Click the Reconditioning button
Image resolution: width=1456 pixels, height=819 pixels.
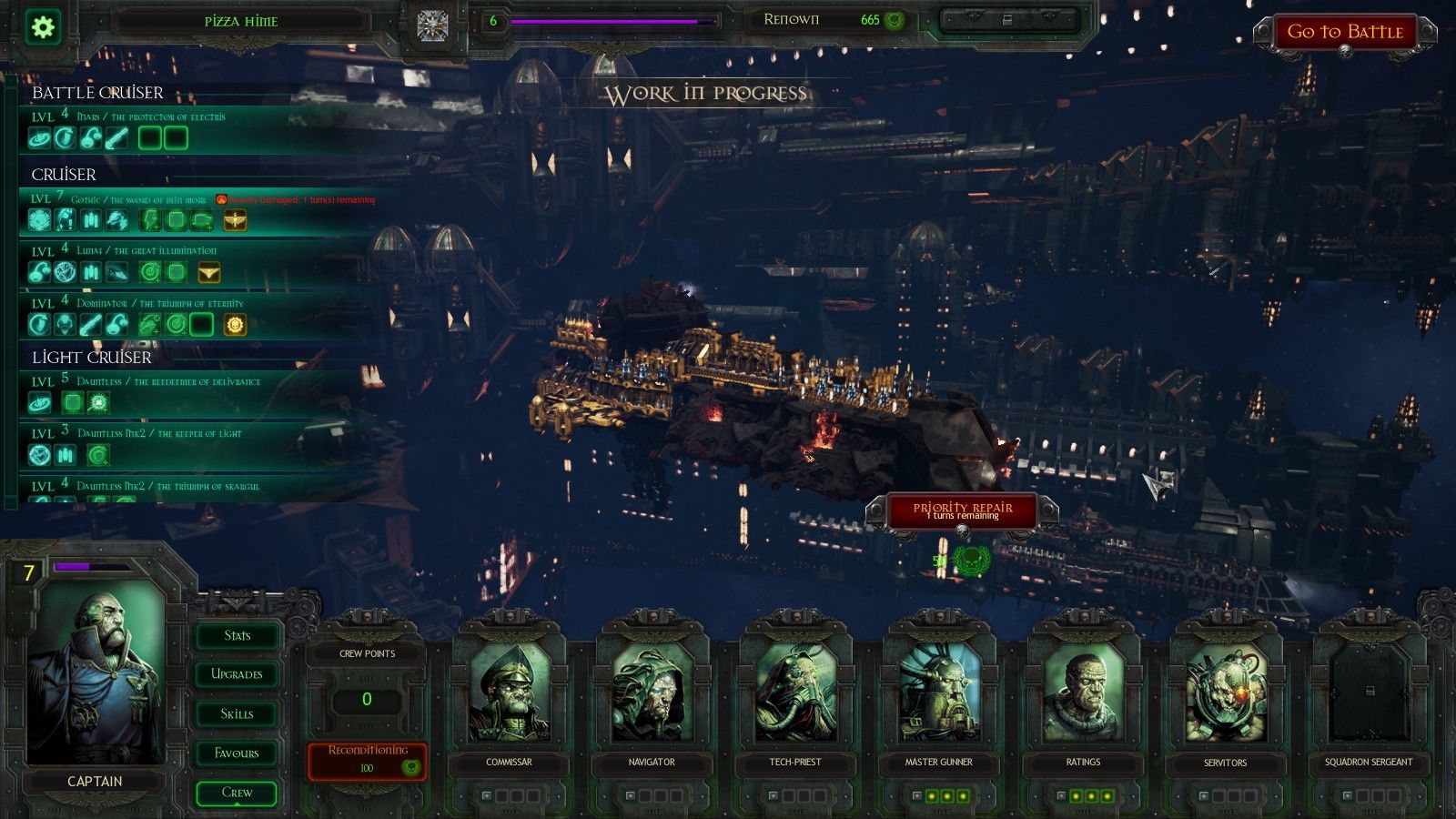pyautogui.click(x=368, y=759)
